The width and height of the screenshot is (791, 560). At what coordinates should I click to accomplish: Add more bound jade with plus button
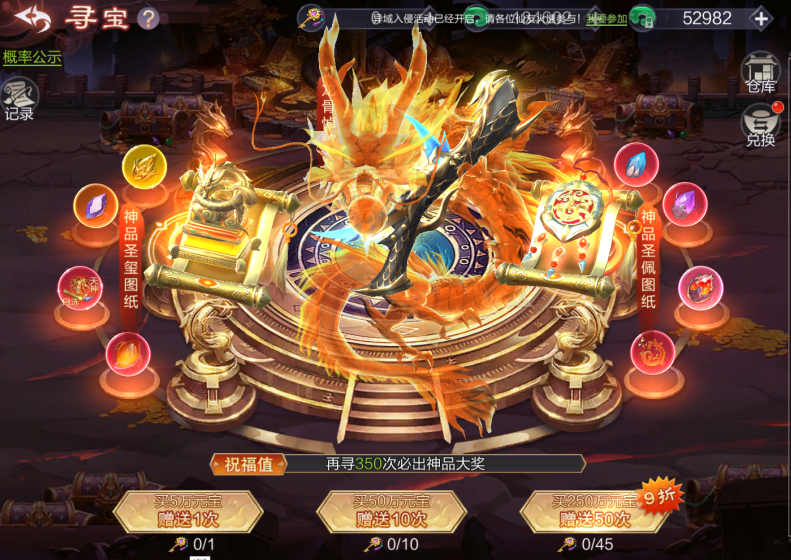click(761, 18)
